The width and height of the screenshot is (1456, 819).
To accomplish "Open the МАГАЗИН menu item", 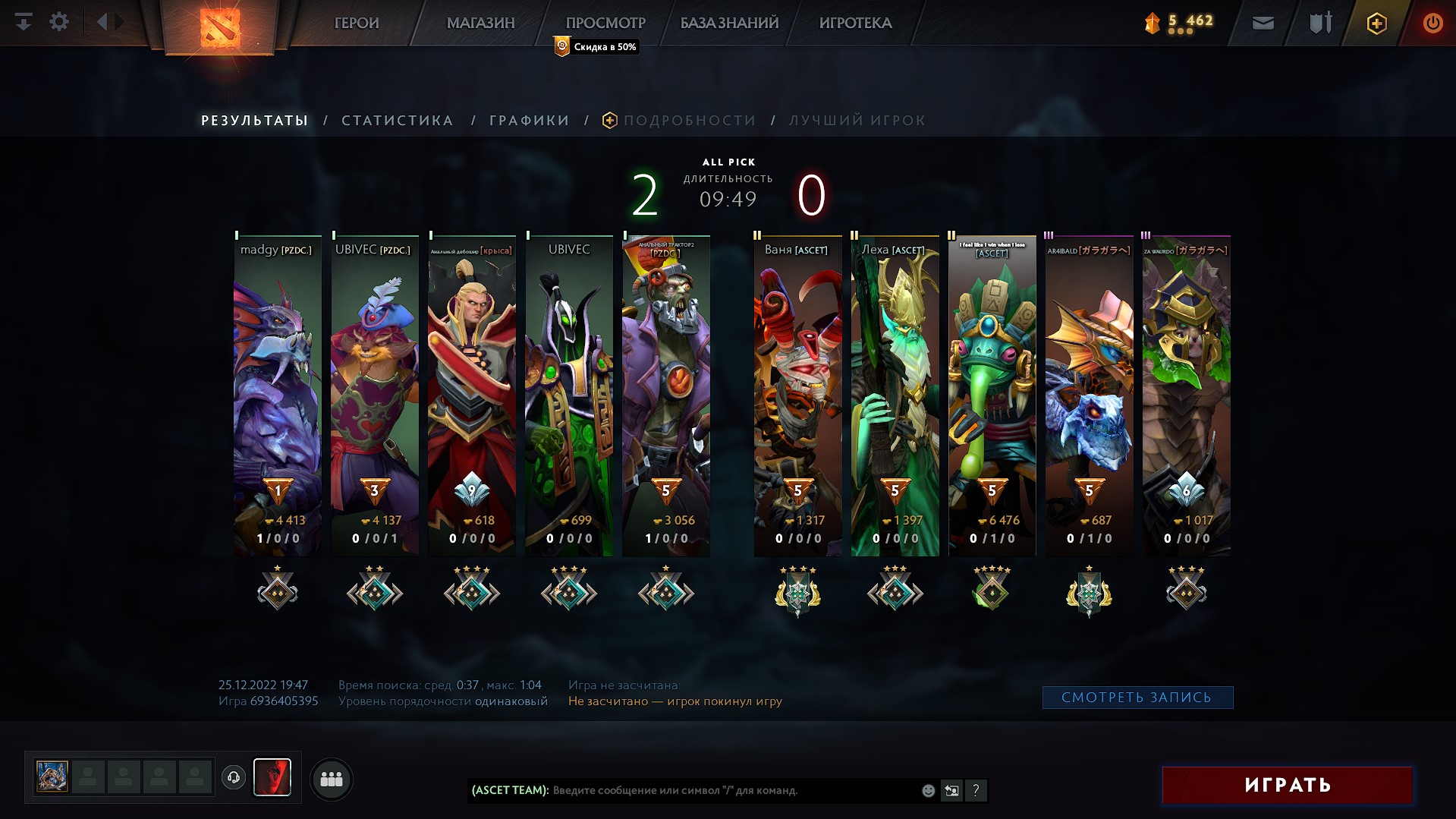I will click(481, 23).
